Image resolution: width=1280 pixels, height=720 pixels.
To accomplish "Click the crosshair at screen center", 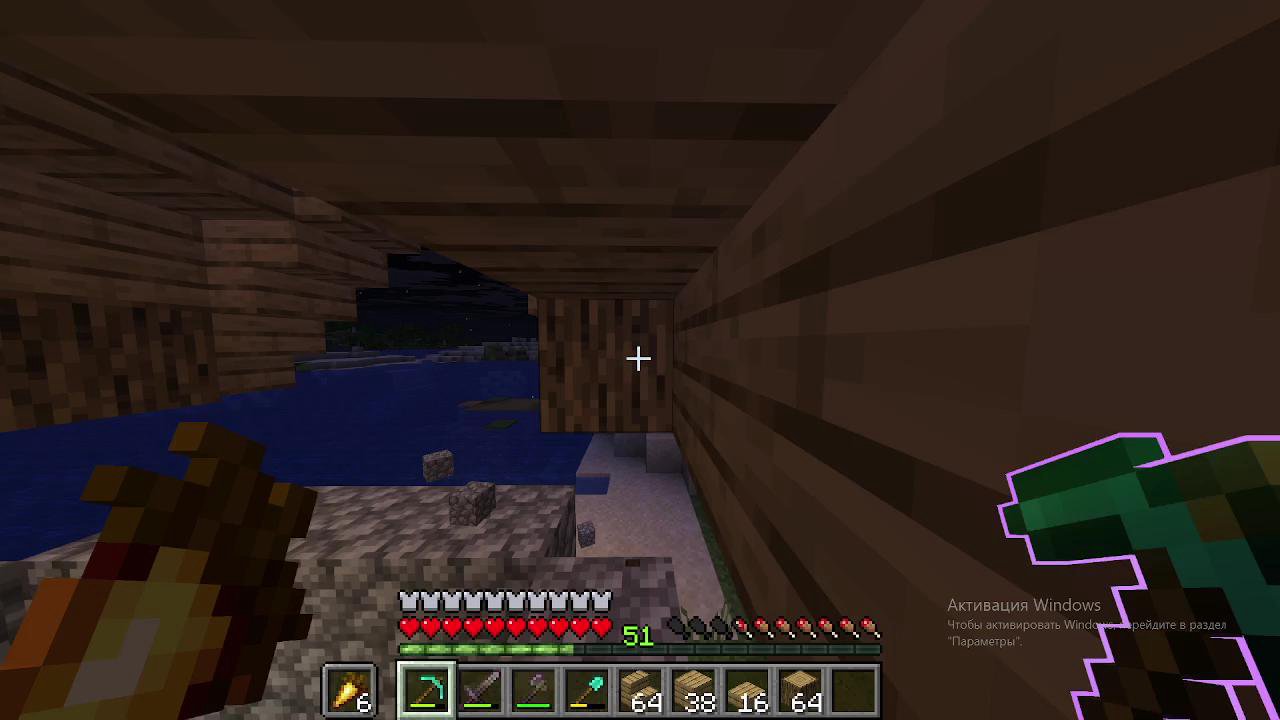I will (639, 359).
